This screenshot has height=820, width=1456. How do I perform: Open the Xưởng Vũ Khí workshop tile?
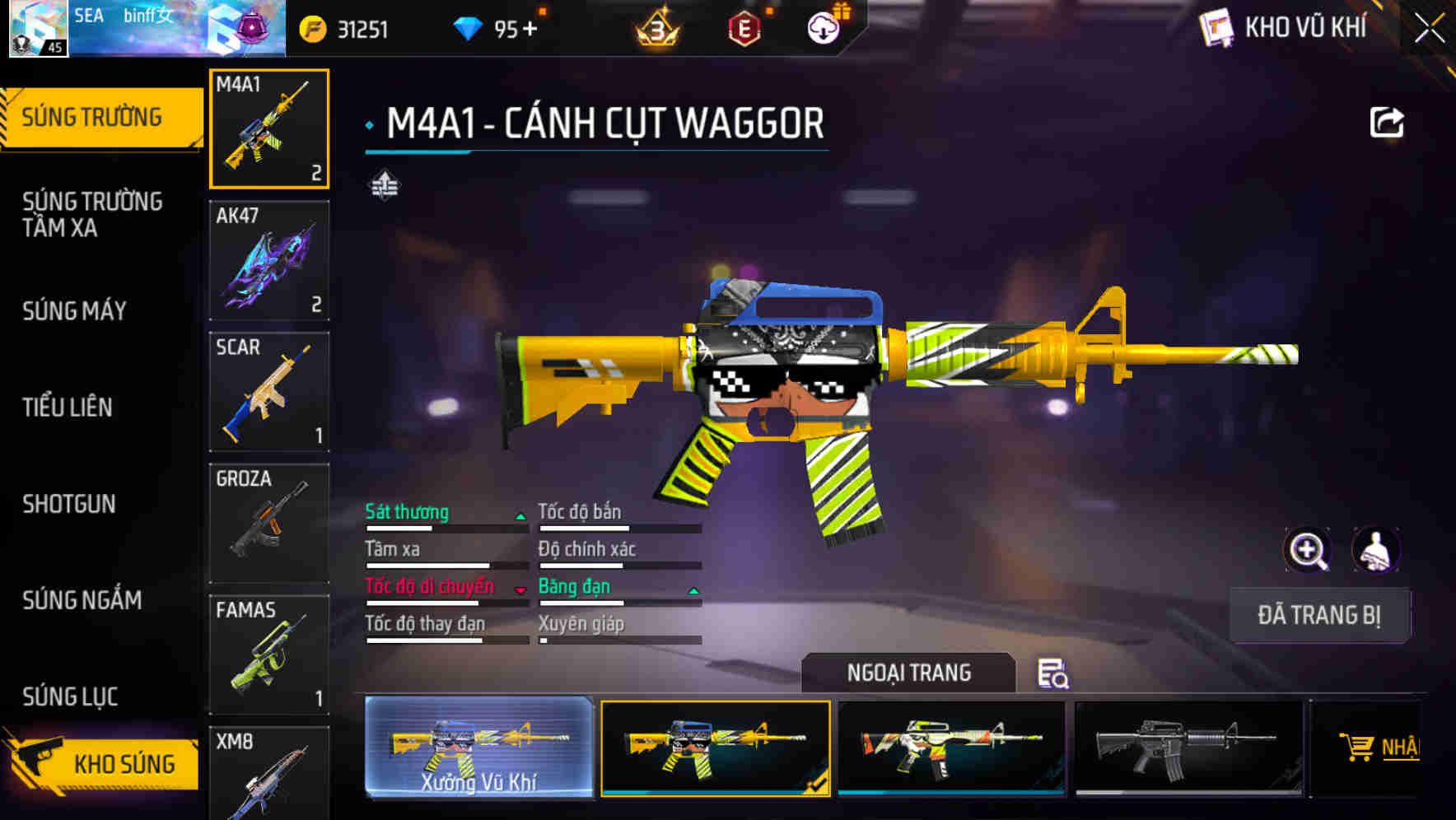pyautogui.click(x=478, y=748)
